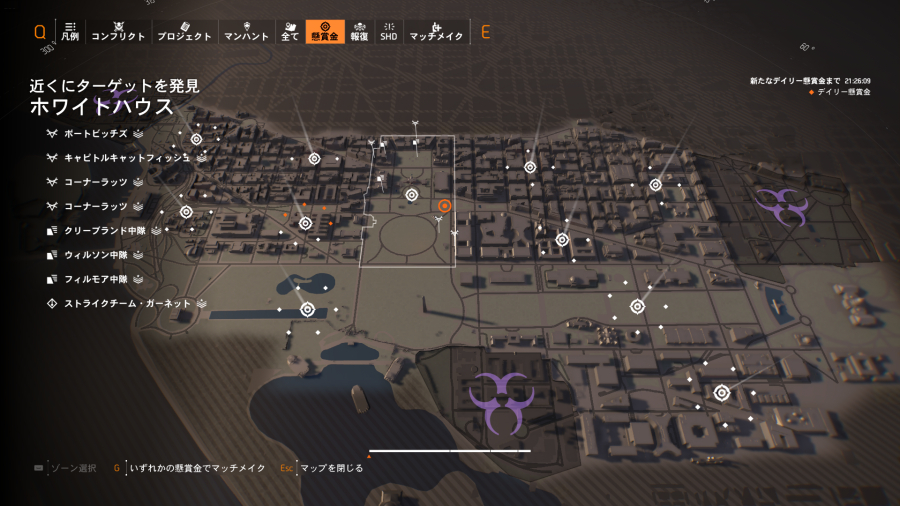Select the 懸賞金 bounty tab

pyautogui.click(x=325, y=31)
